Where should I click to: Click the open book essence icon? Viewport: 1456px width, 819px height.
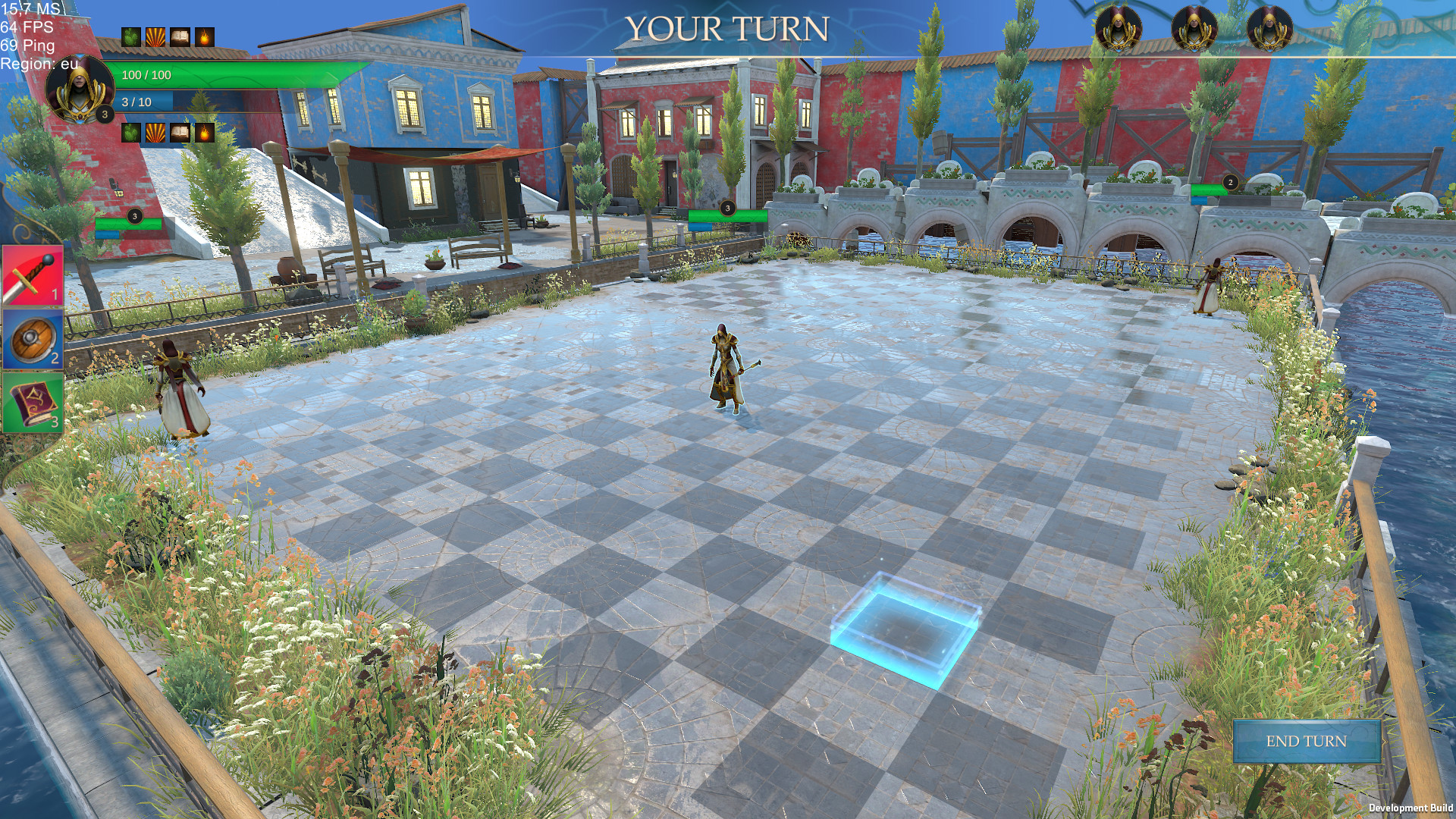click(180, 35)
